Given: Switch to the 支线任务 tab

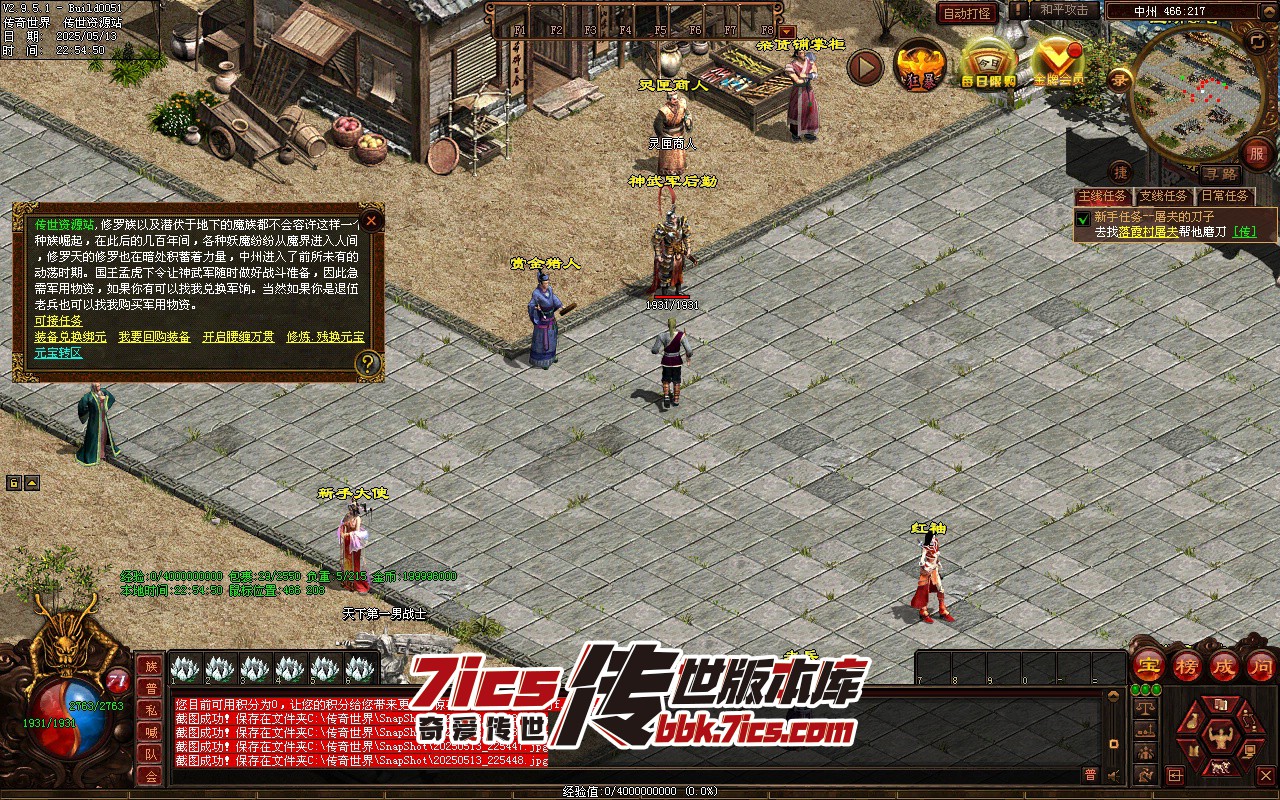Looking at the screenshot, I should (1164, 197).
